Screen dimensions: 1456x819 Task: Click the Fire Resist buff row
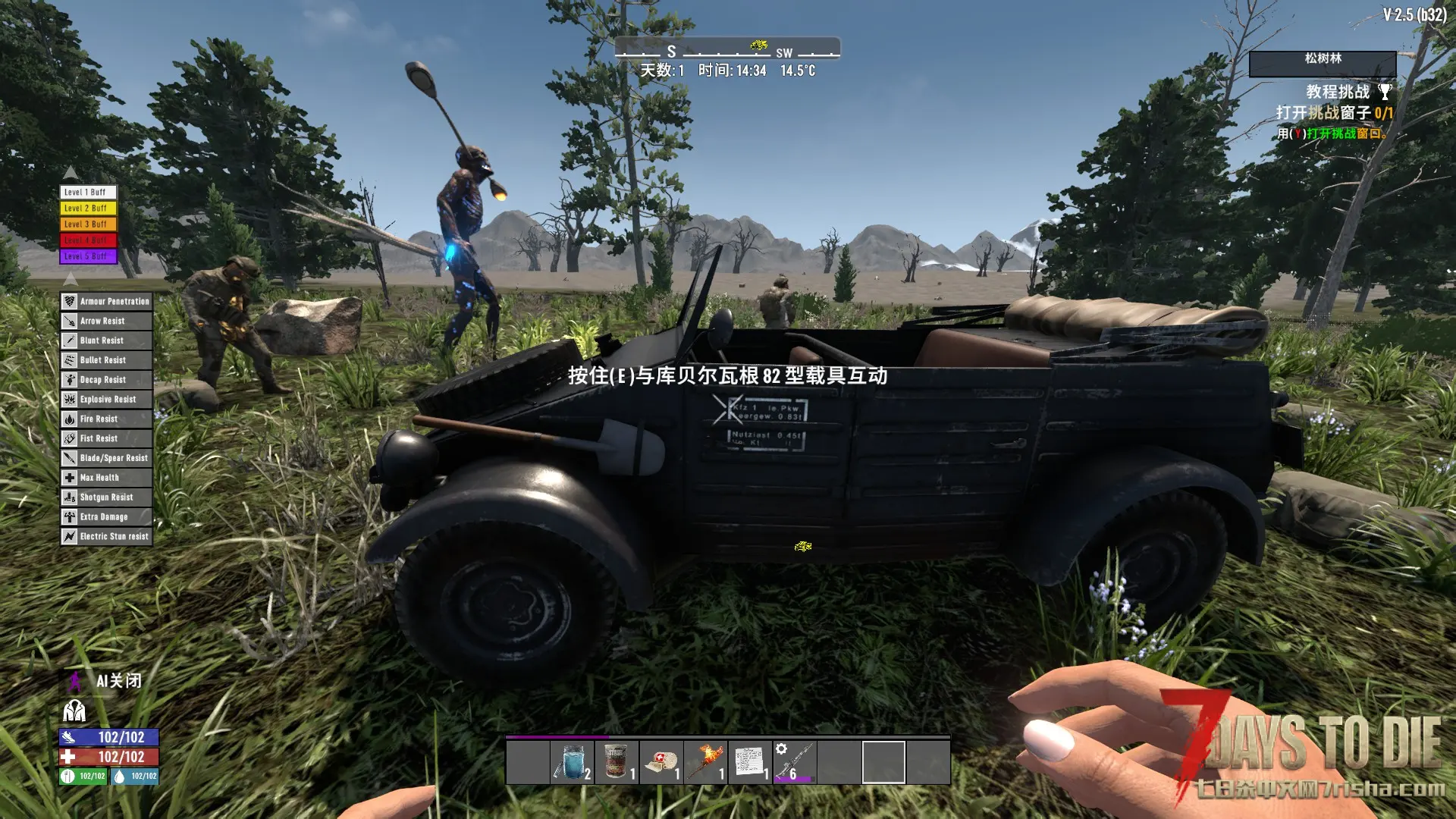coord(106,419)
